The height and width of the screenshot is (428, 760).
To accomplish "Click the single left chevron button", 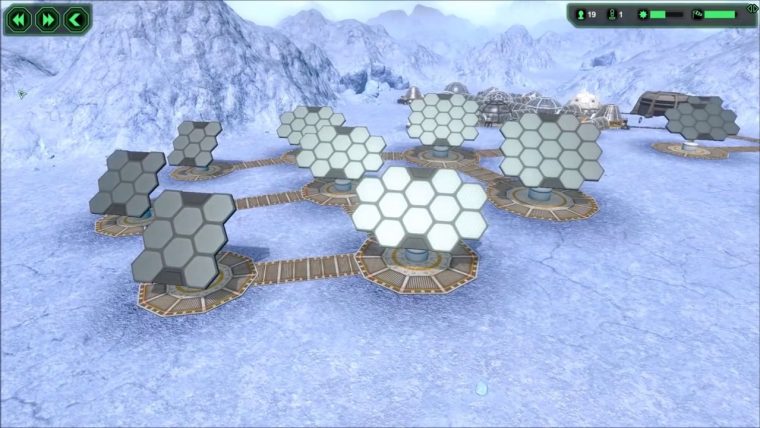I will 74,19.
